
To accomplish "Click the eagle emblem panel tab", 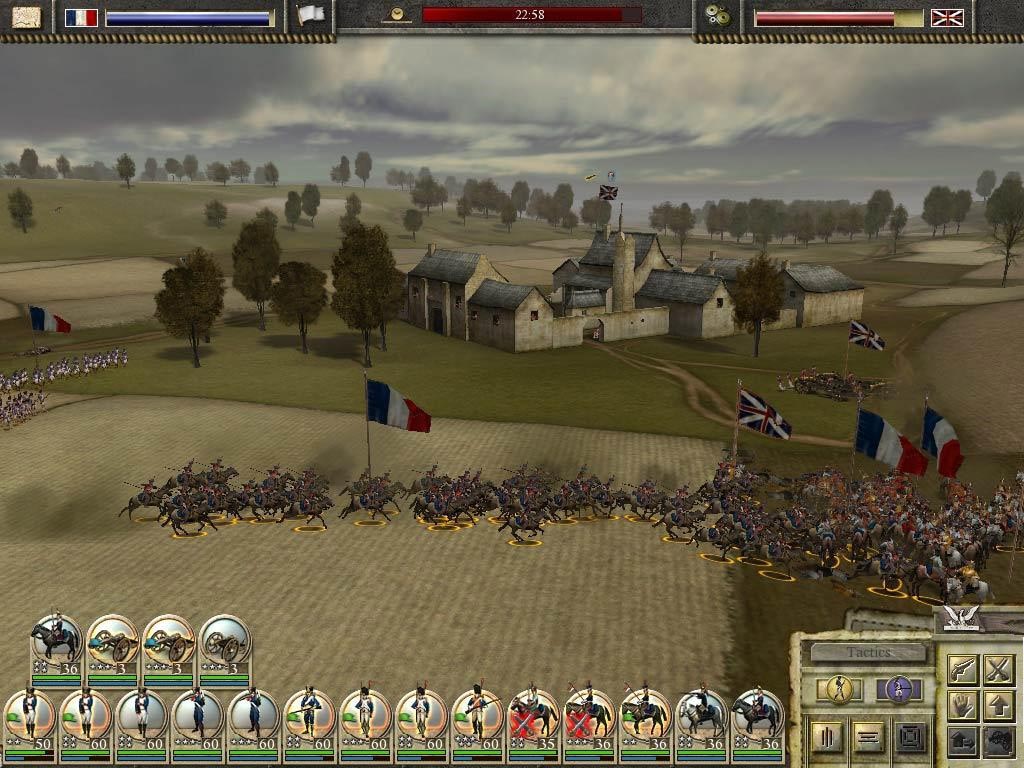I will (x=961, y=620).
